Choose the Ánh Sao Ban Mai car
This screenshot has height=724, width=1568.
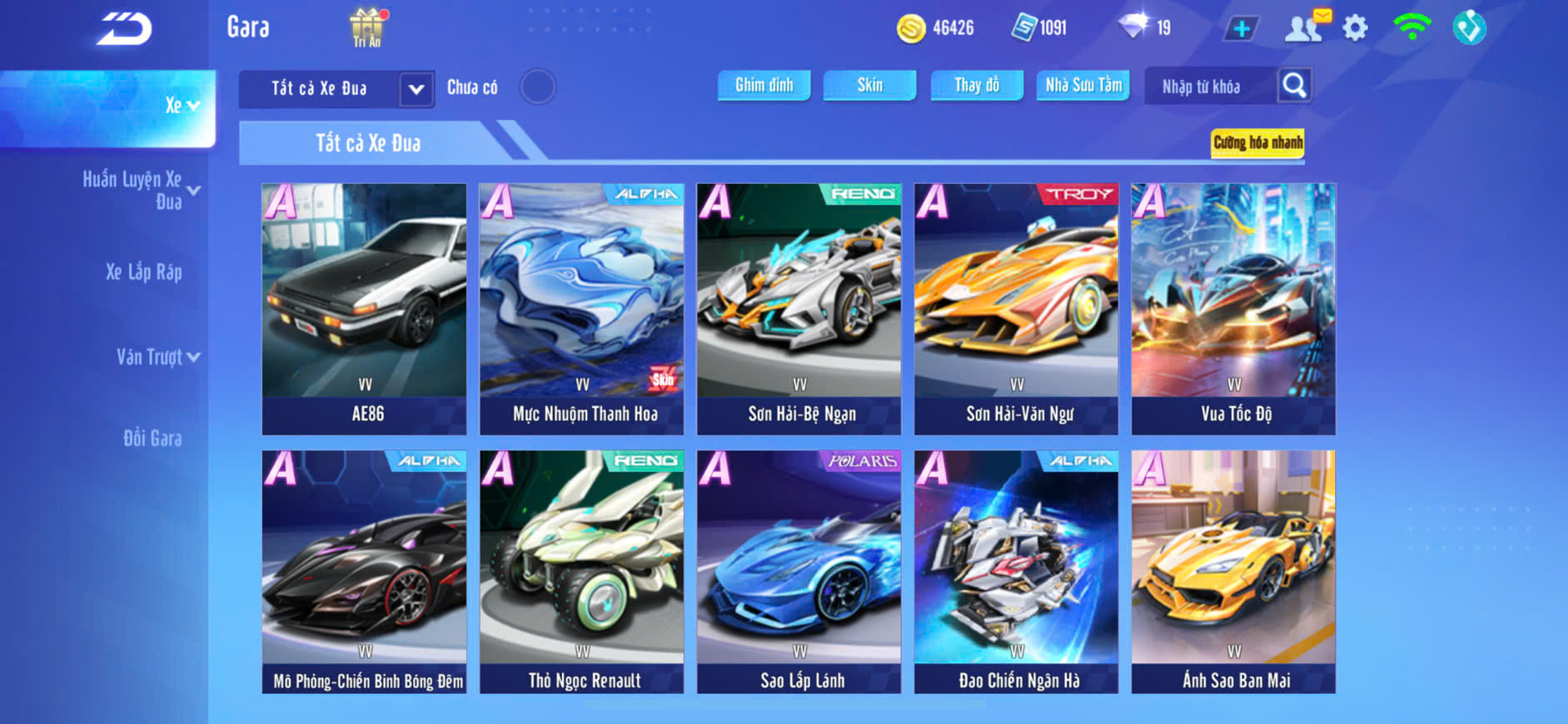(1233, 572)
